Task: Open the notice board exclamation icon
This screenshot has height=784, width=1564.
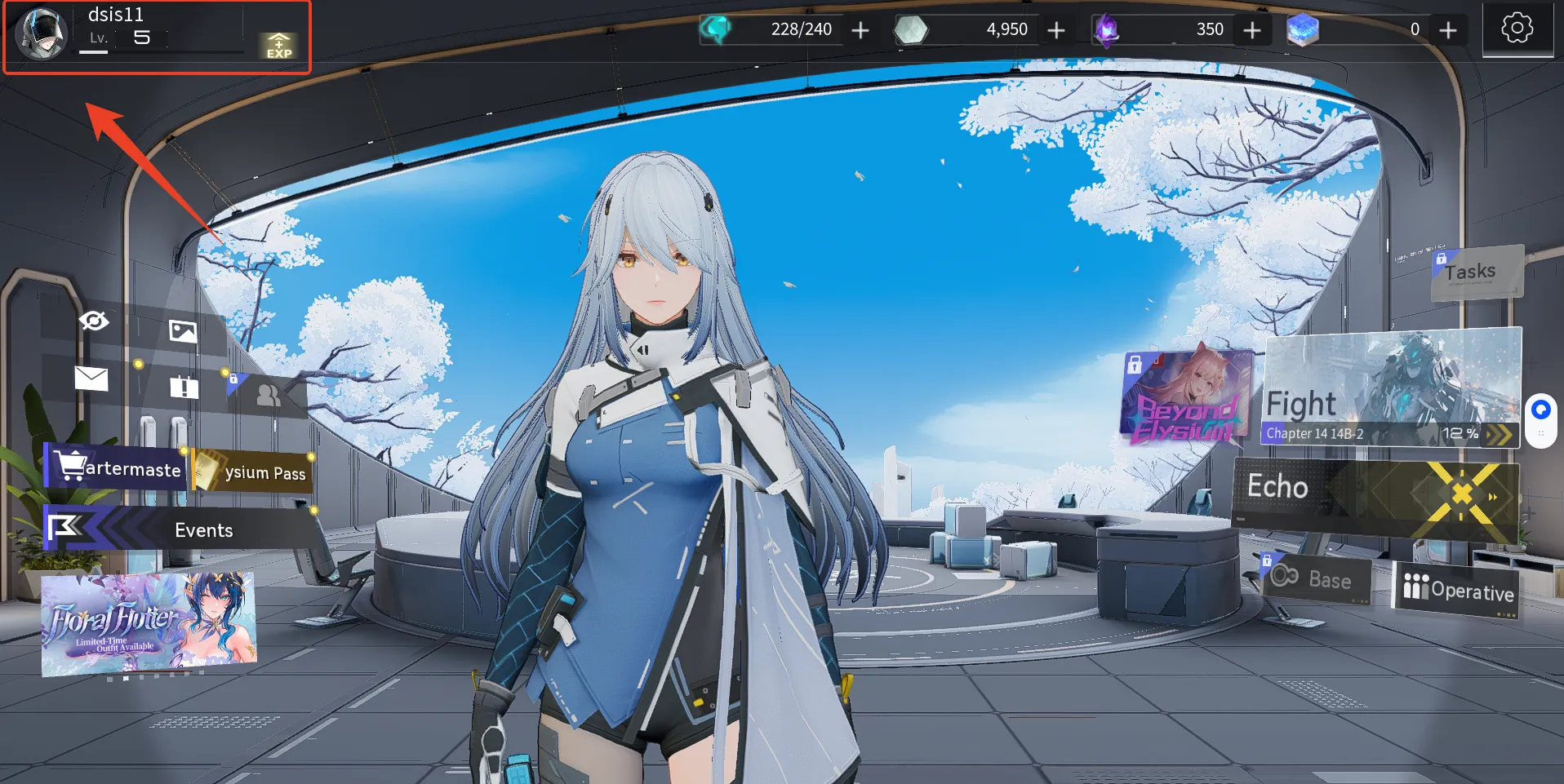Action: [x=184, y=387]
